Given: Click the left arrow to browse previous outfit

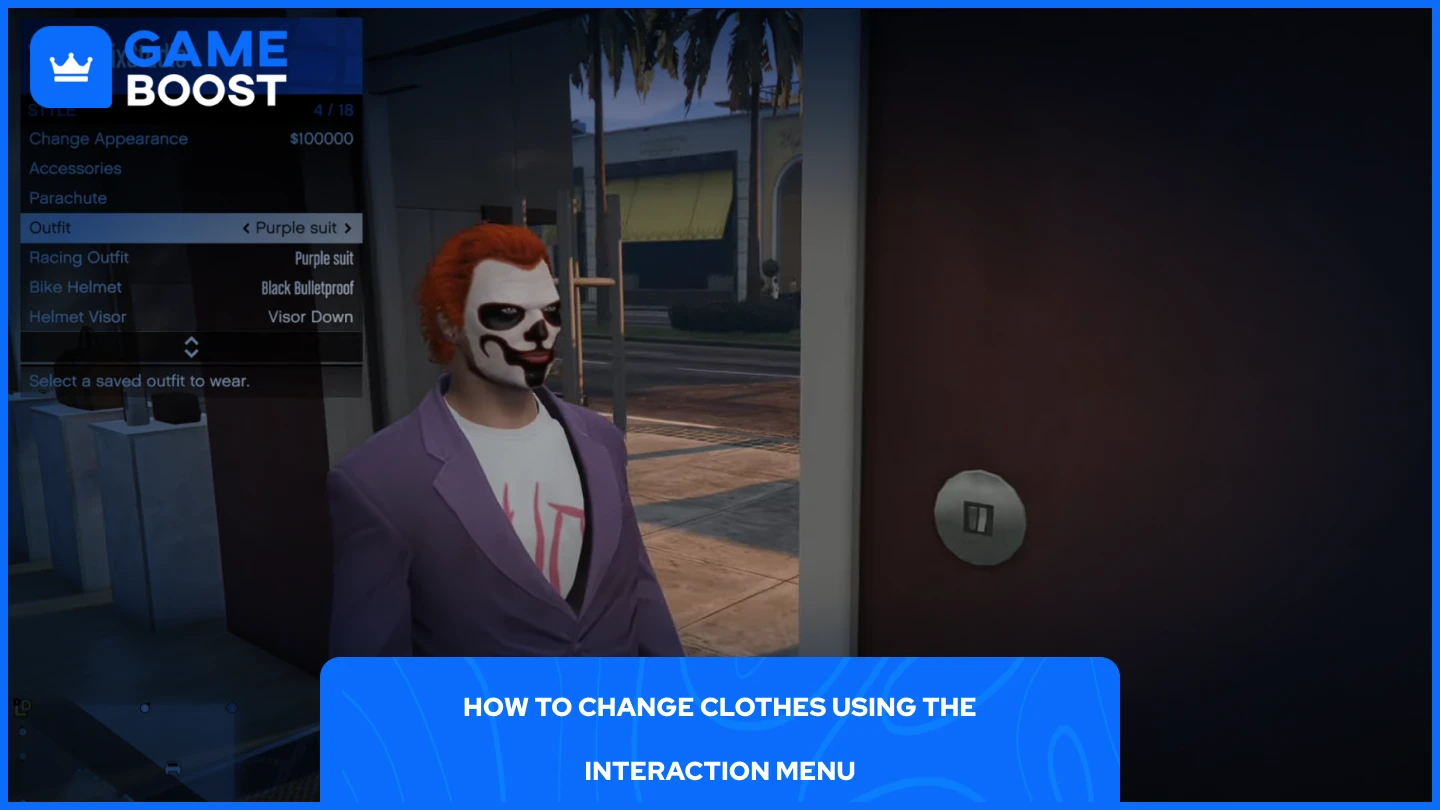Looking at the screenshot, I should (246, 228).
